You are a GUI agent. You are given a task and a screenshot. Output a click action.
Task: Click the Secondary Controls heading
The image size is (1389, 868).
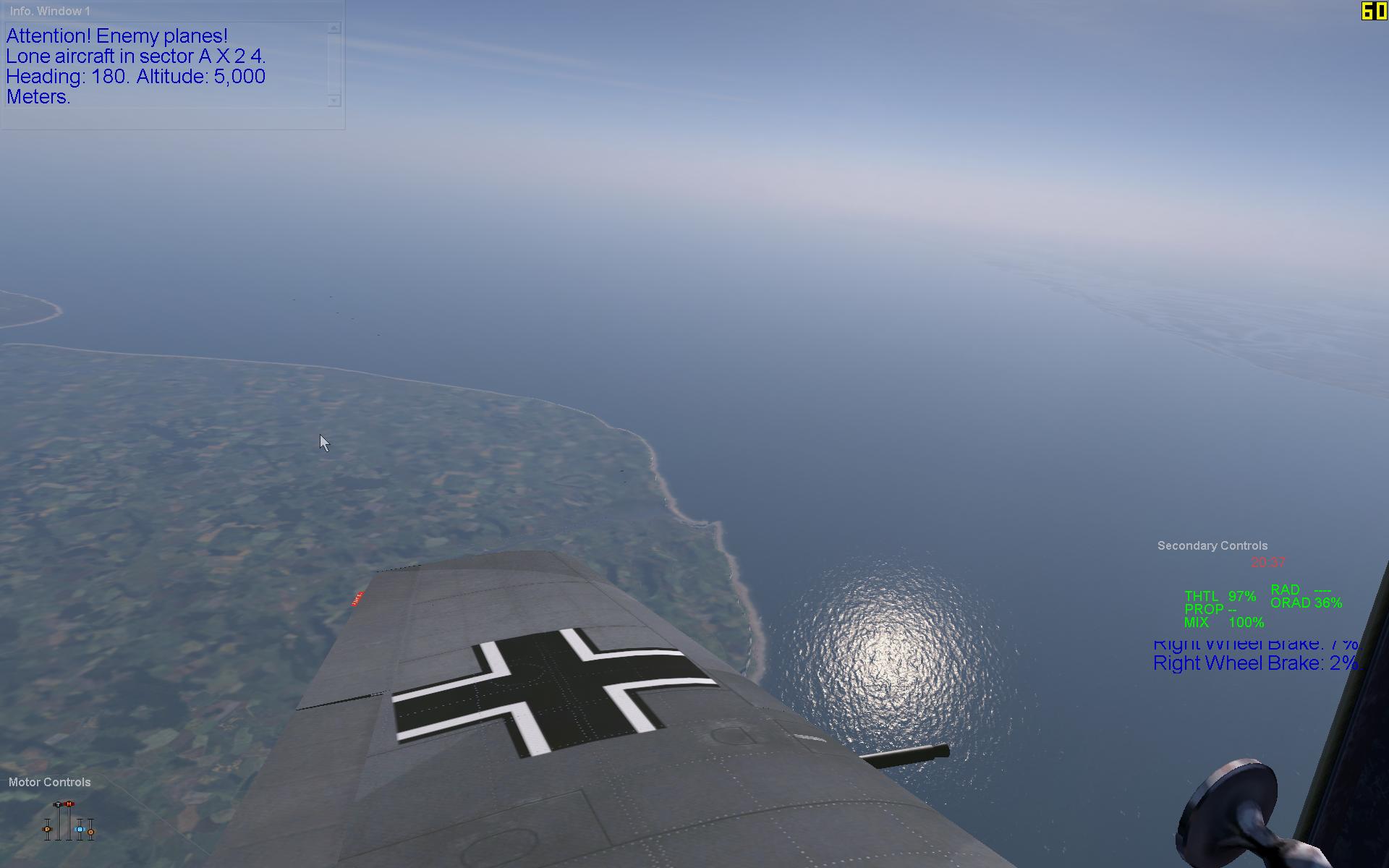click(1212, 546)
